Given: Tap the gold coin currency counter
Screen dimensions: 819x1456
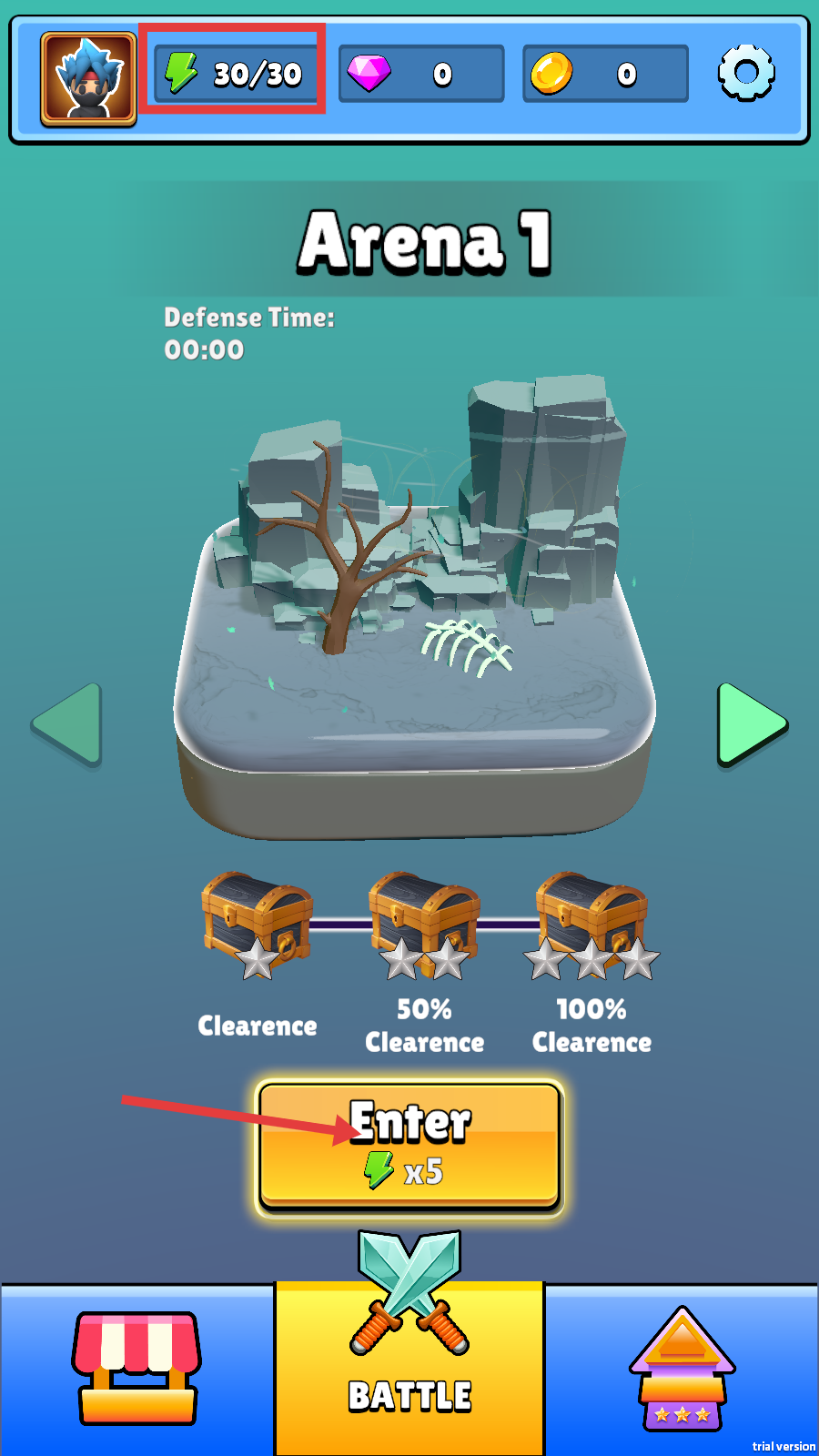Looking at the screenshot, I should (x=605, y=74).
